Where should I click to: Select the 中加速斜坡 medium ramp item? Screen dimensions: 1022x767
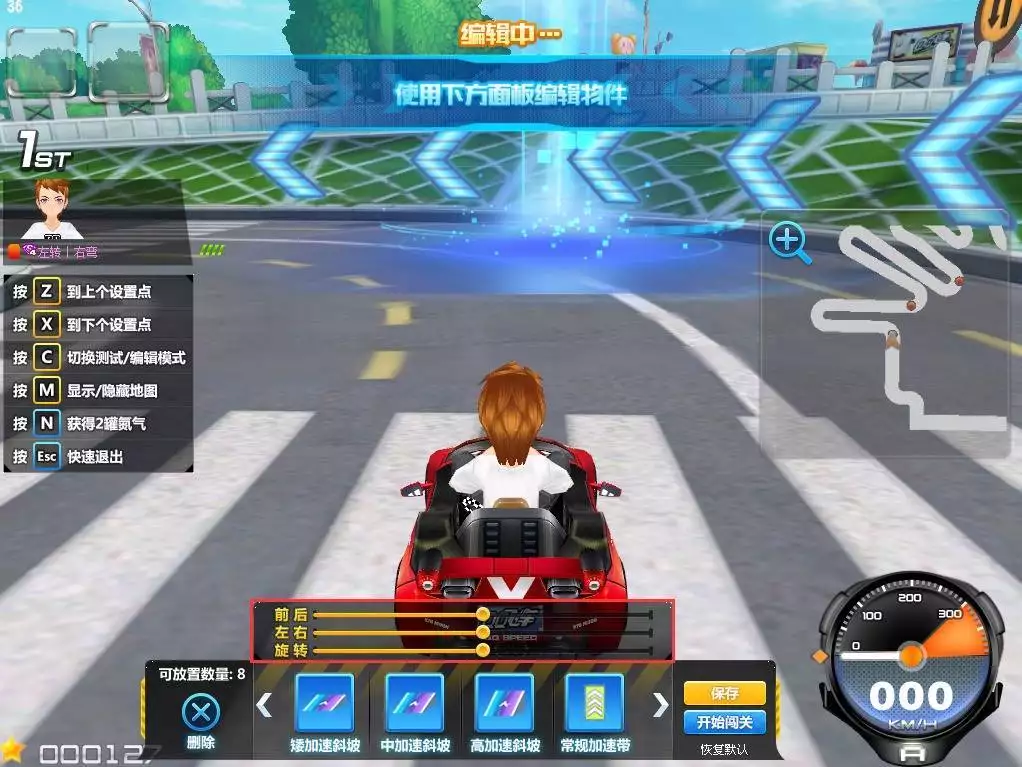[x=414, y=703]
